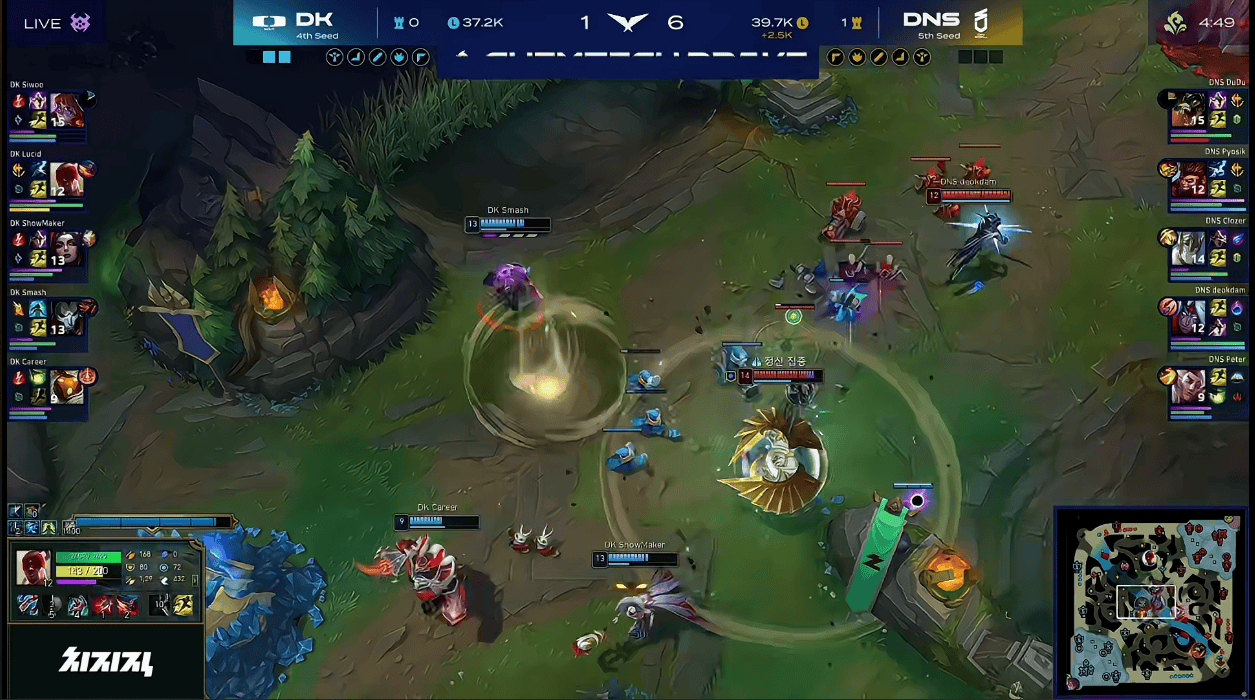Select DNS DuDu's champion portrait

(1189, 111)
